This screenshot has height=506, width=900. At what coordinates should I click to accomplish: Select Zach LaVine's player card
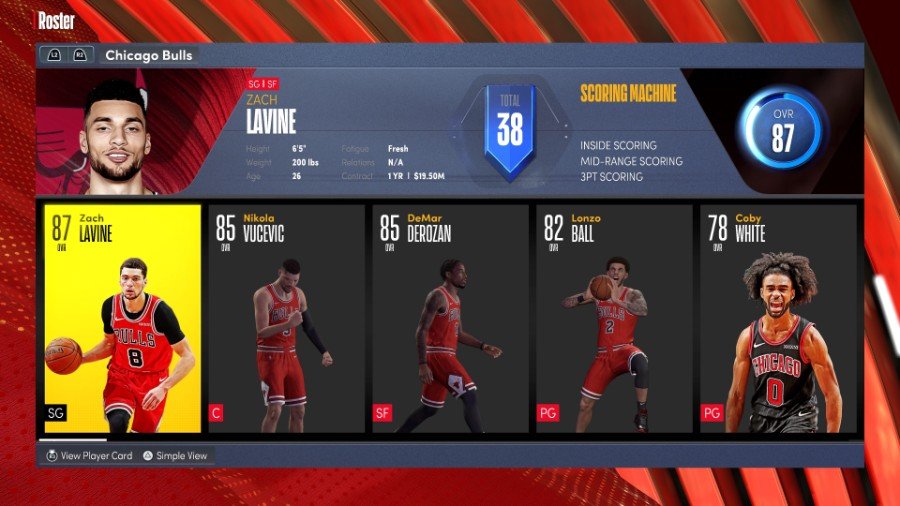[x=122, y=318]
